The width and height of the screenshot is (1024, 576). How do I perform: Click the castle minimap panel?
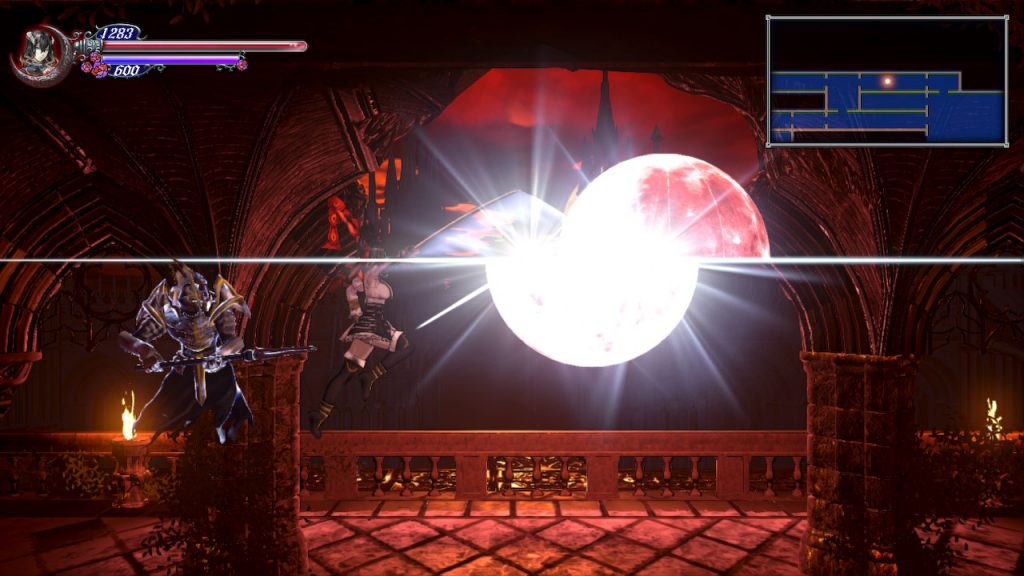[x=887, y=81]
